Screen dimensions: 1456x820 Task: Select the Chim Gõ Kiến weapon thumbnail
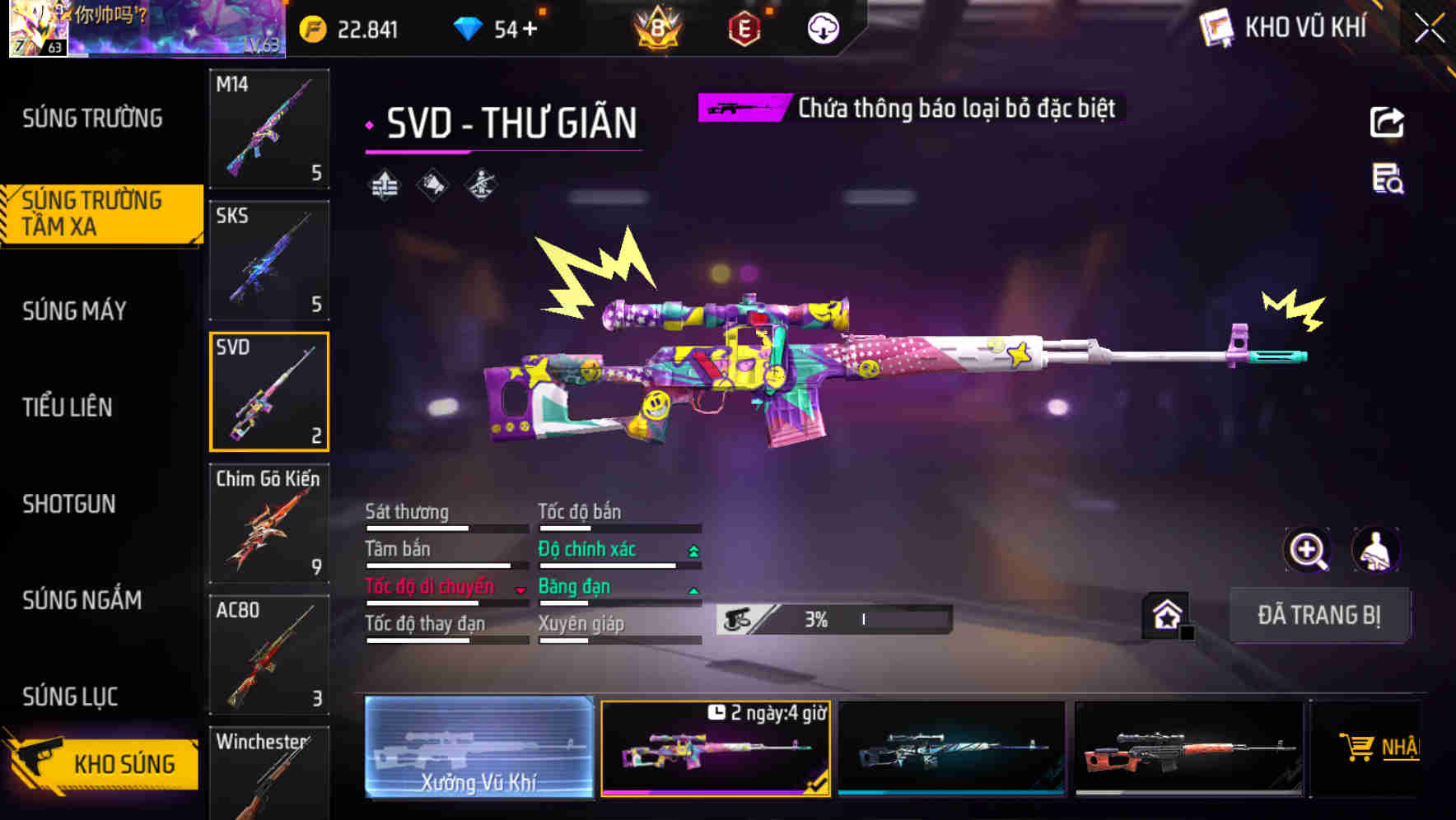click(x=268, y=524)
